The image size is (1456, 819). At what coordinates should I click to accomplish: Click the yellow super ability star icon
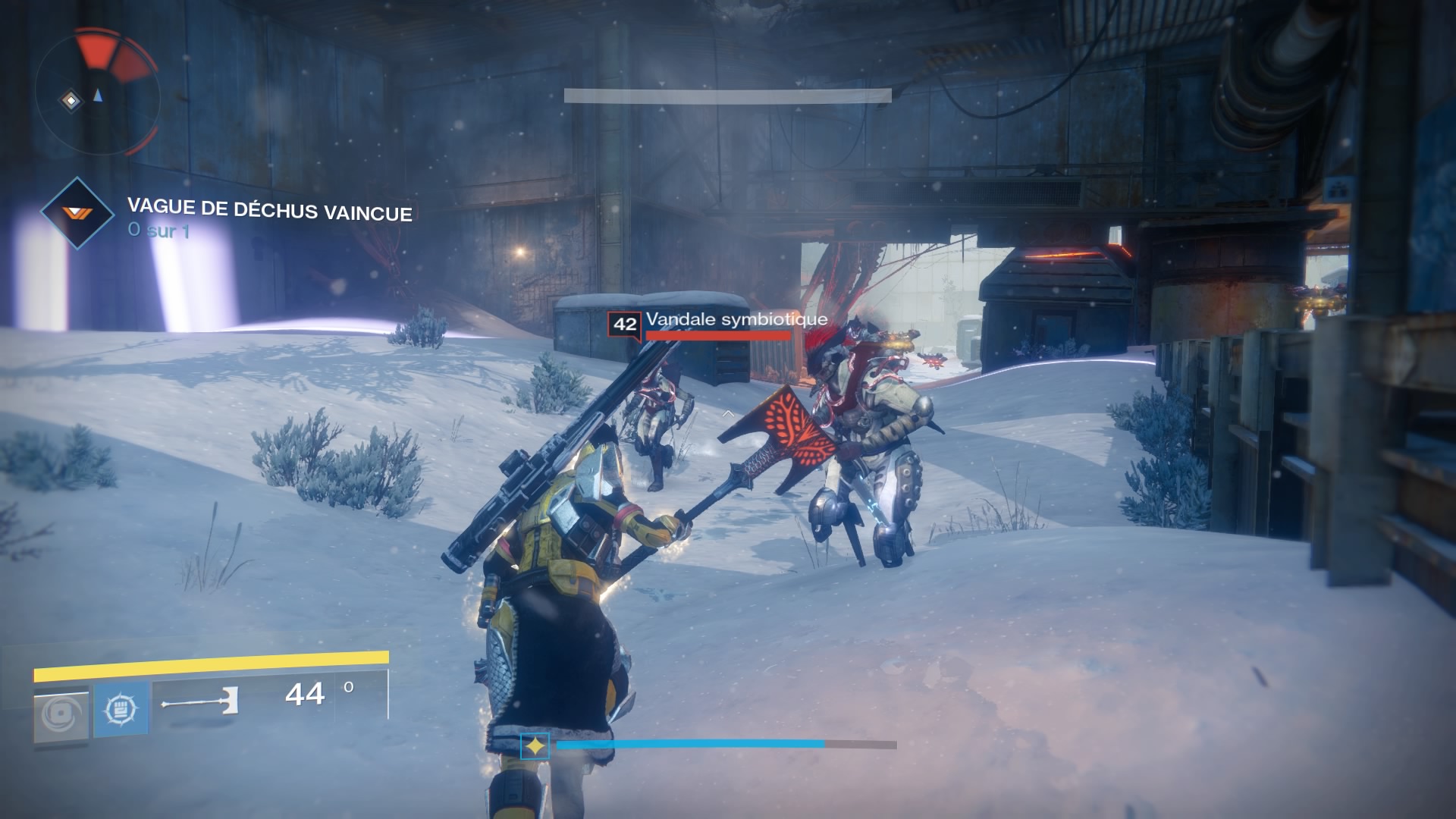tap(535, 747)
